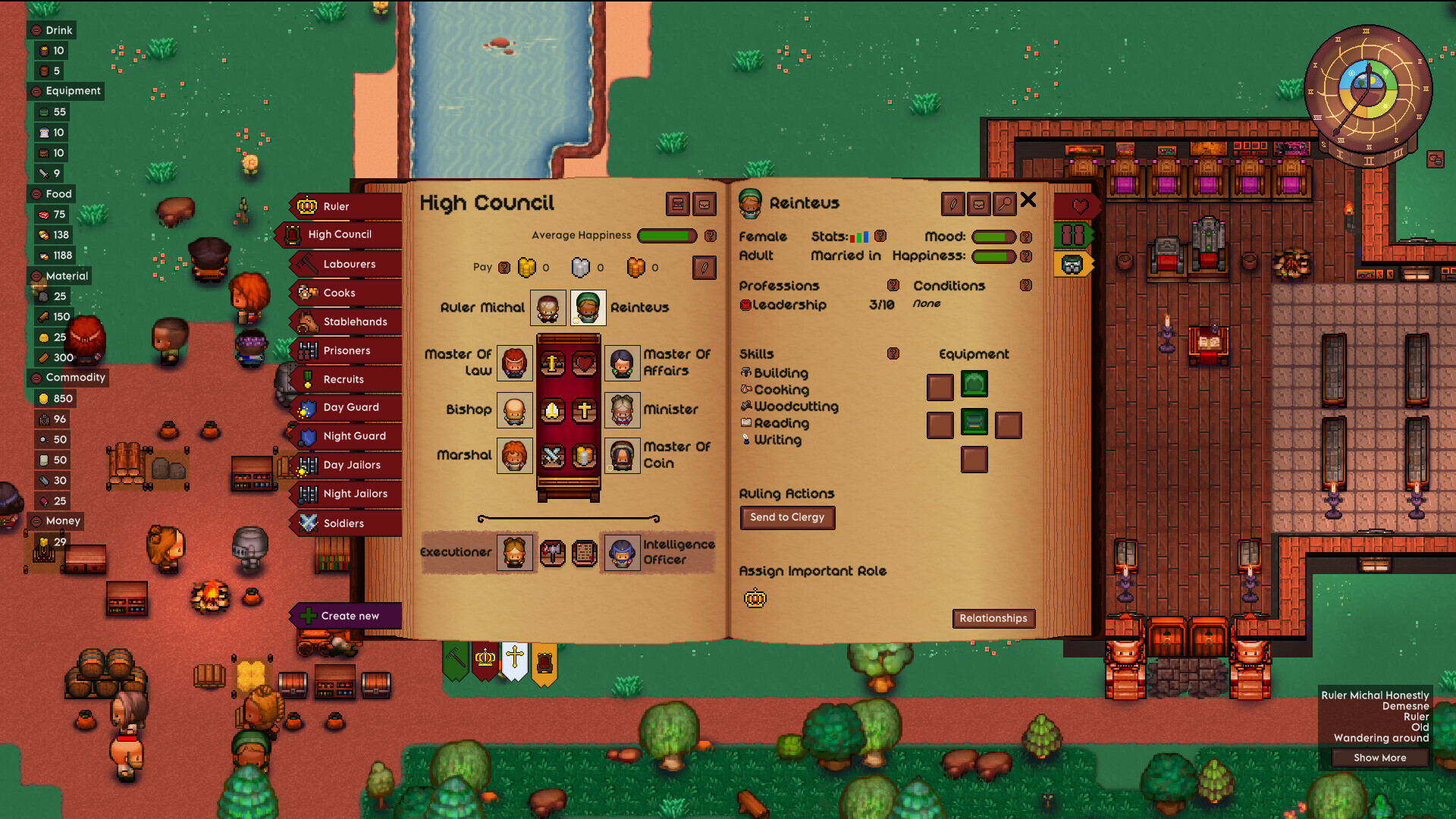Open Reinteus's edit notes with the quill icon

click(x=952, y=204)
